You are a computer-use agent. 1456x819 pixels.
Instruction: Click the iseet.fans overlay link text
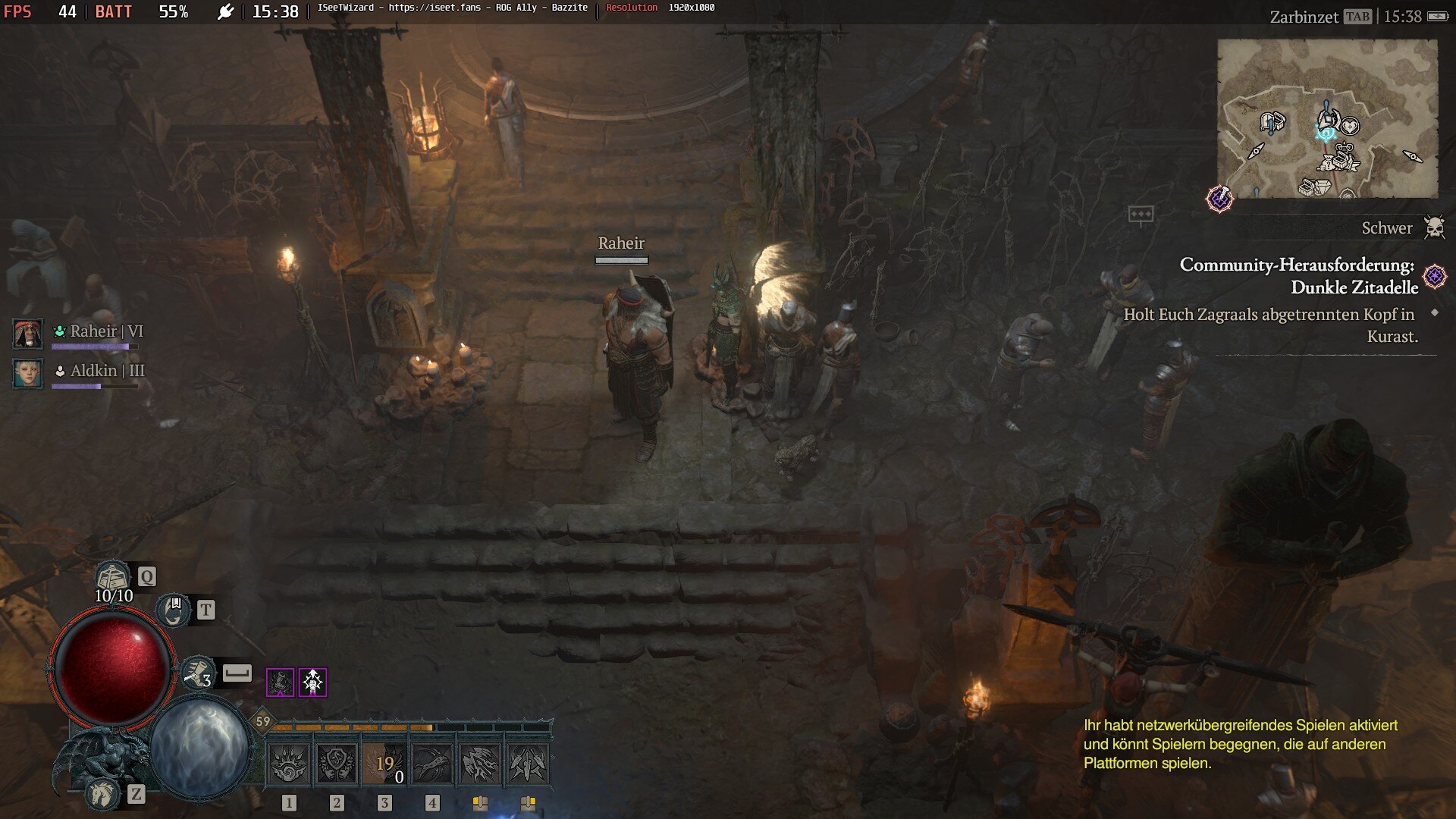(435, 8)
